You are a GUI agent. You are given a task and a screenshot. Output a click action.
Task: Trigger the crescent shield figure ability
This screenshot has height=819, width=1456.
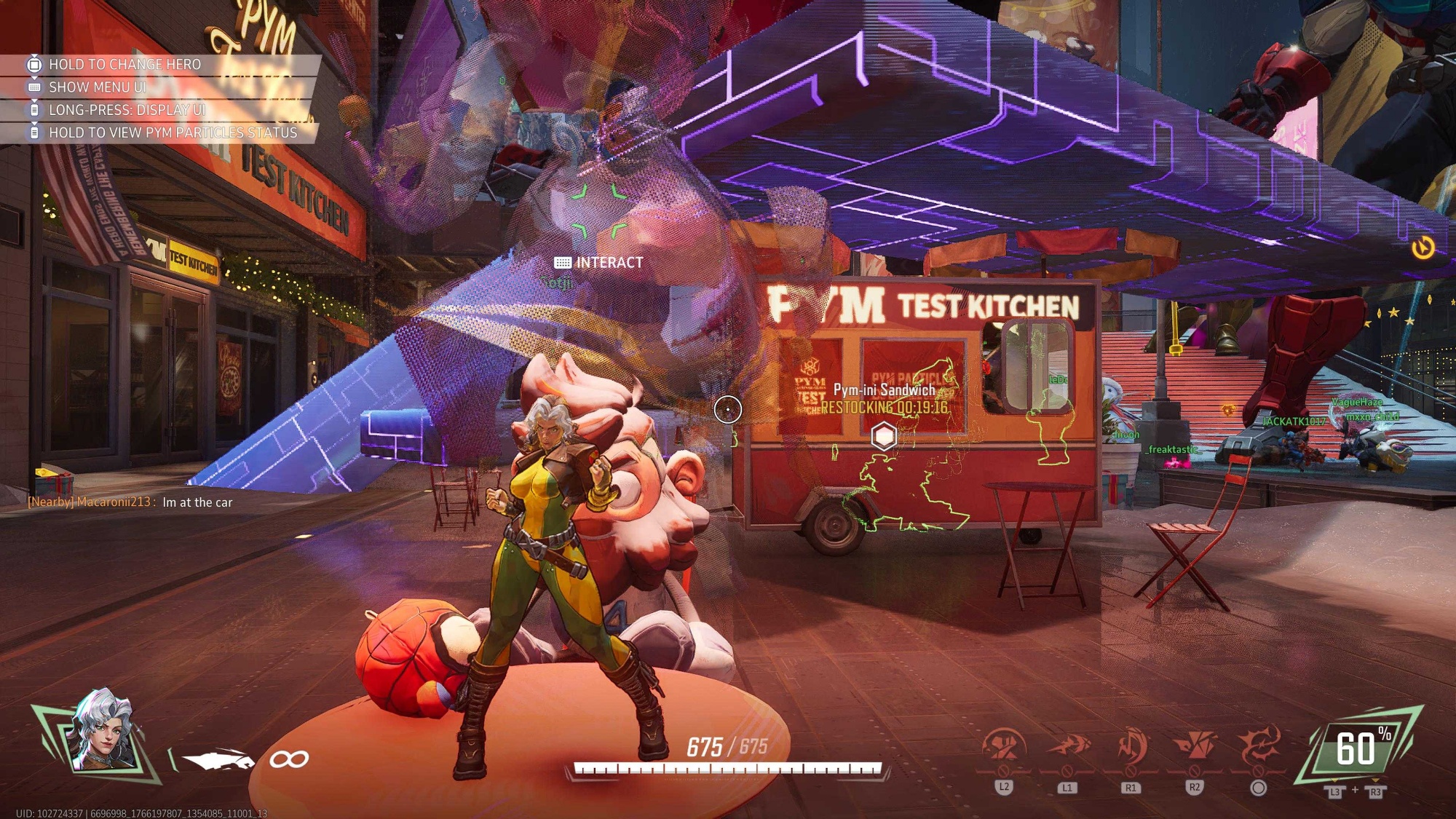coord(1131,747)
